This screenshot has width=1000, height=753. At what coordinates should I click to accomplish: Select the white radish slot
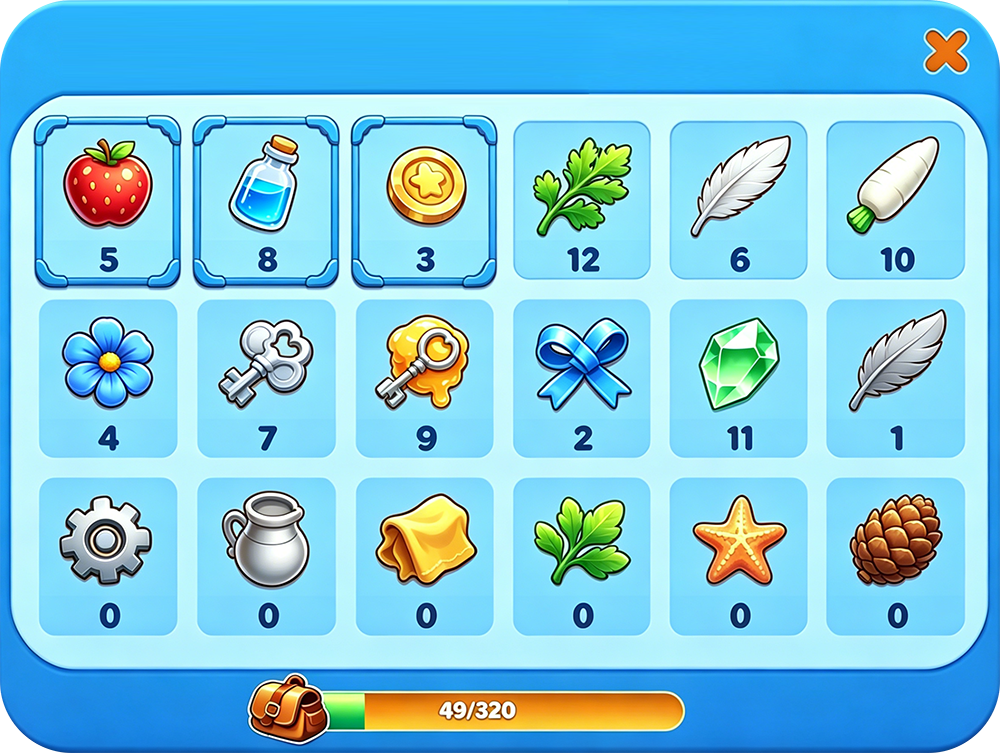tap(896, 200)
